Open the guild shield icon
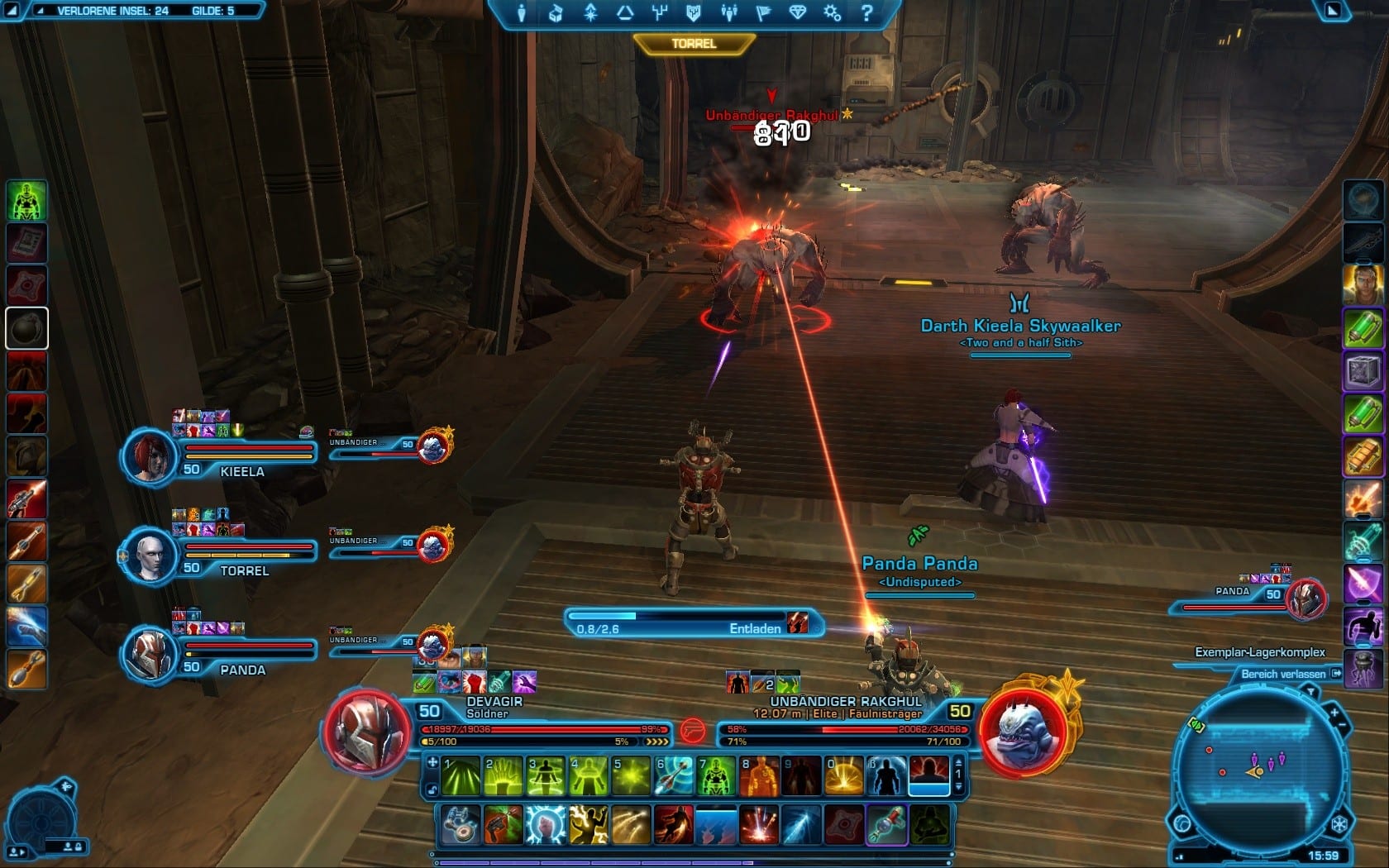Viewport: 1389px width, 868px height. (x=694, y=13)
